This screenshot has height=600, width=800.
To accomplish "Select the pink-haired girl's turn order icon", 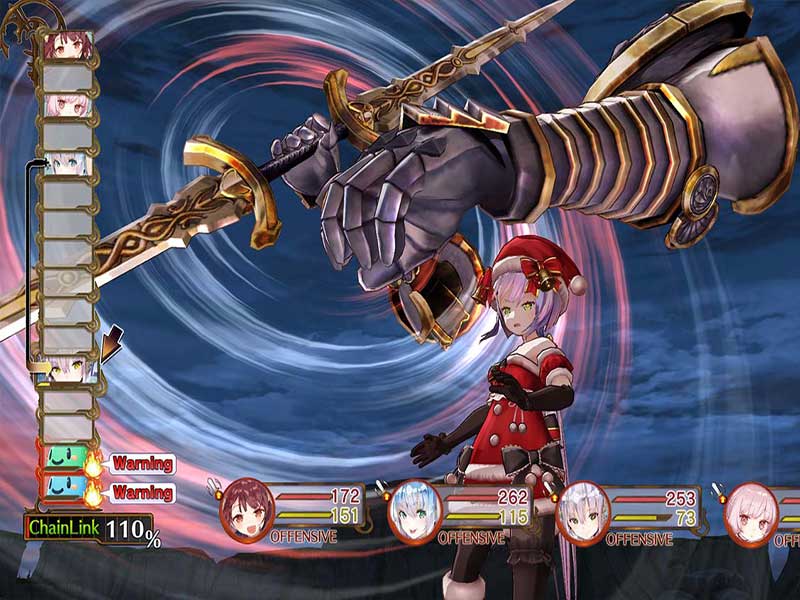I will tap(69, 105).
